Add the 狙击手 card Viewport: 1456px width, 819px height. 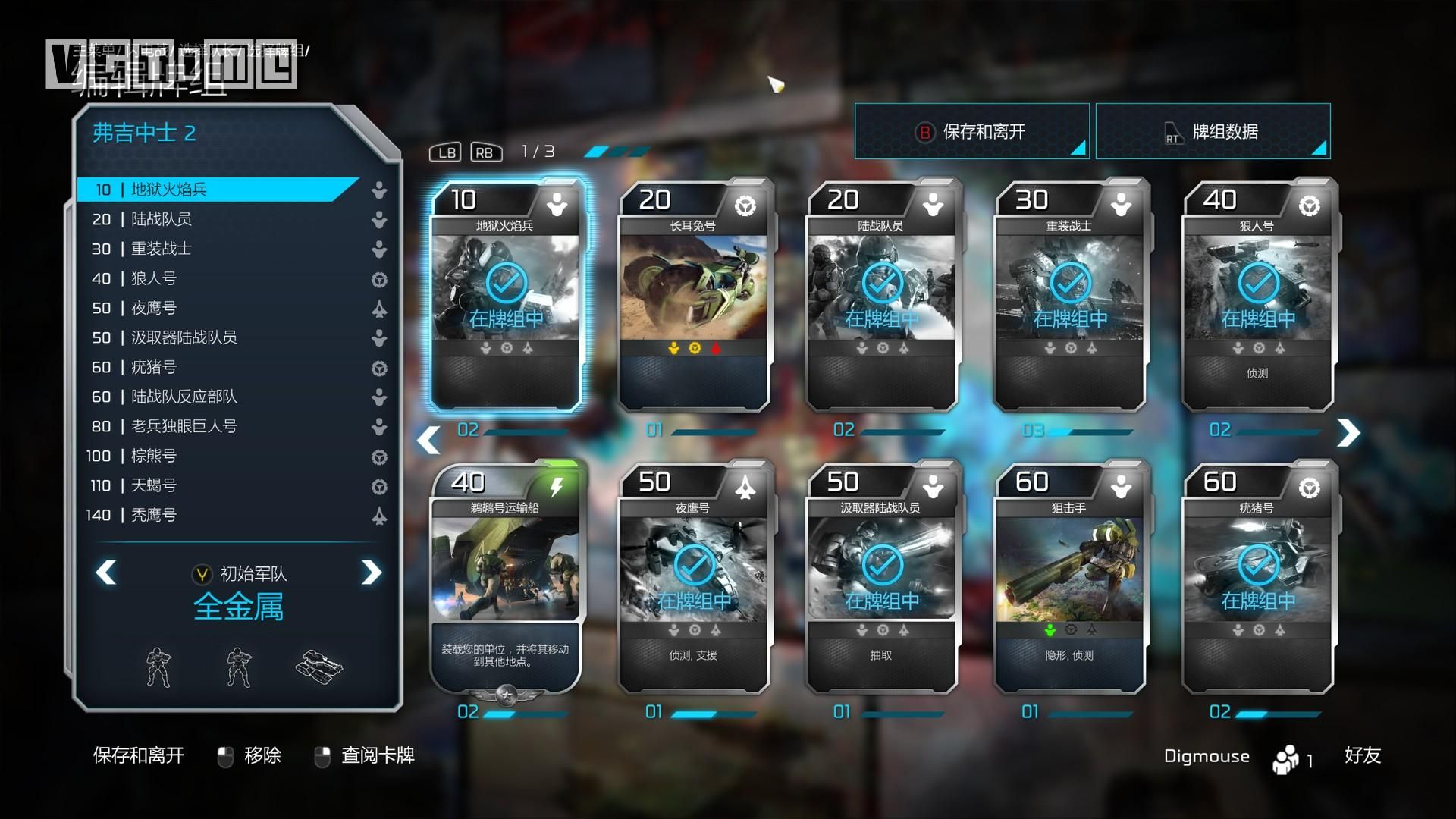click(1069, 578)
